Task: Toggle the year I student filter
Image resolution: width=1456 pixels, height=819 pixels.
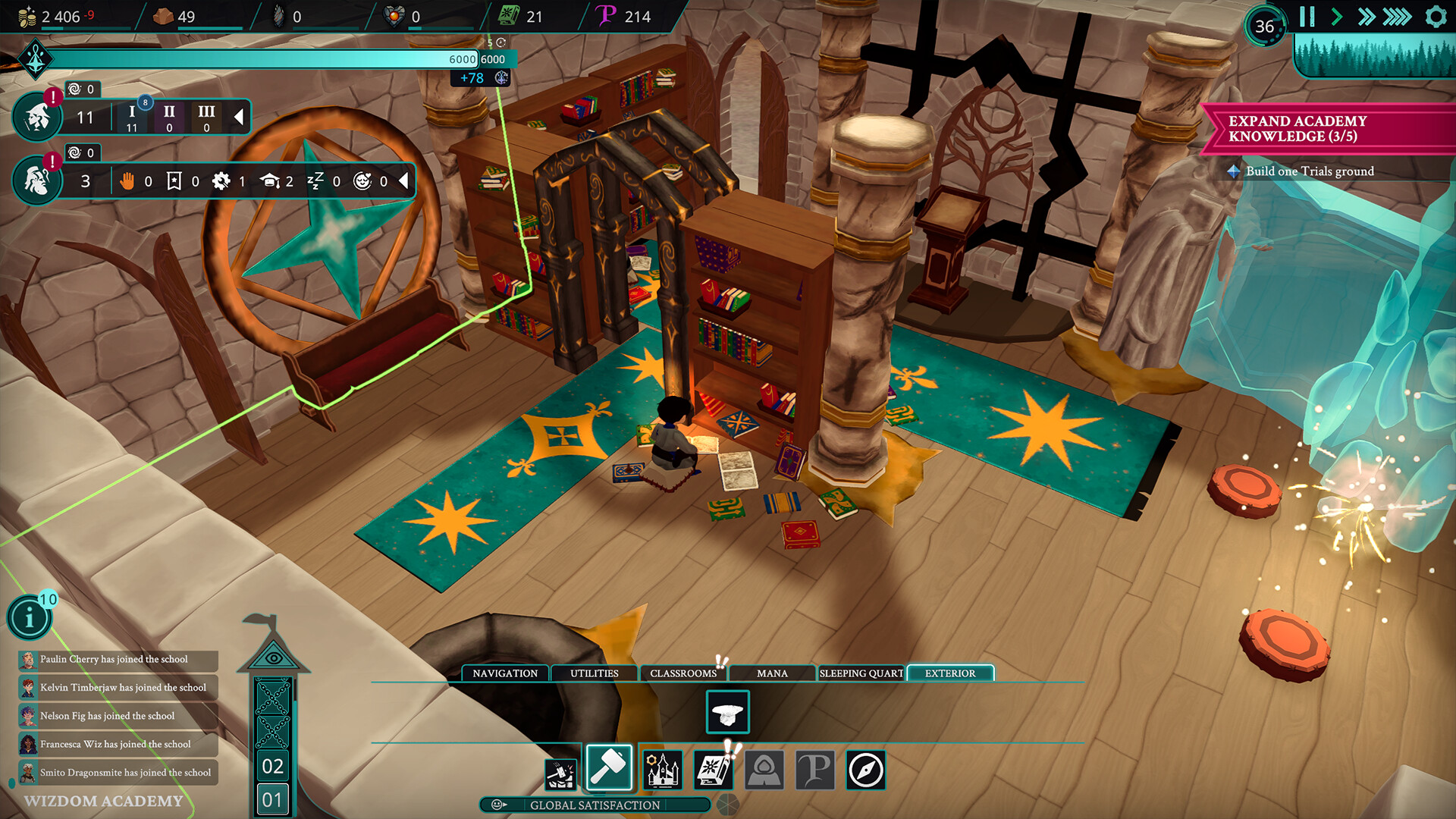Action: coord(132,117)
